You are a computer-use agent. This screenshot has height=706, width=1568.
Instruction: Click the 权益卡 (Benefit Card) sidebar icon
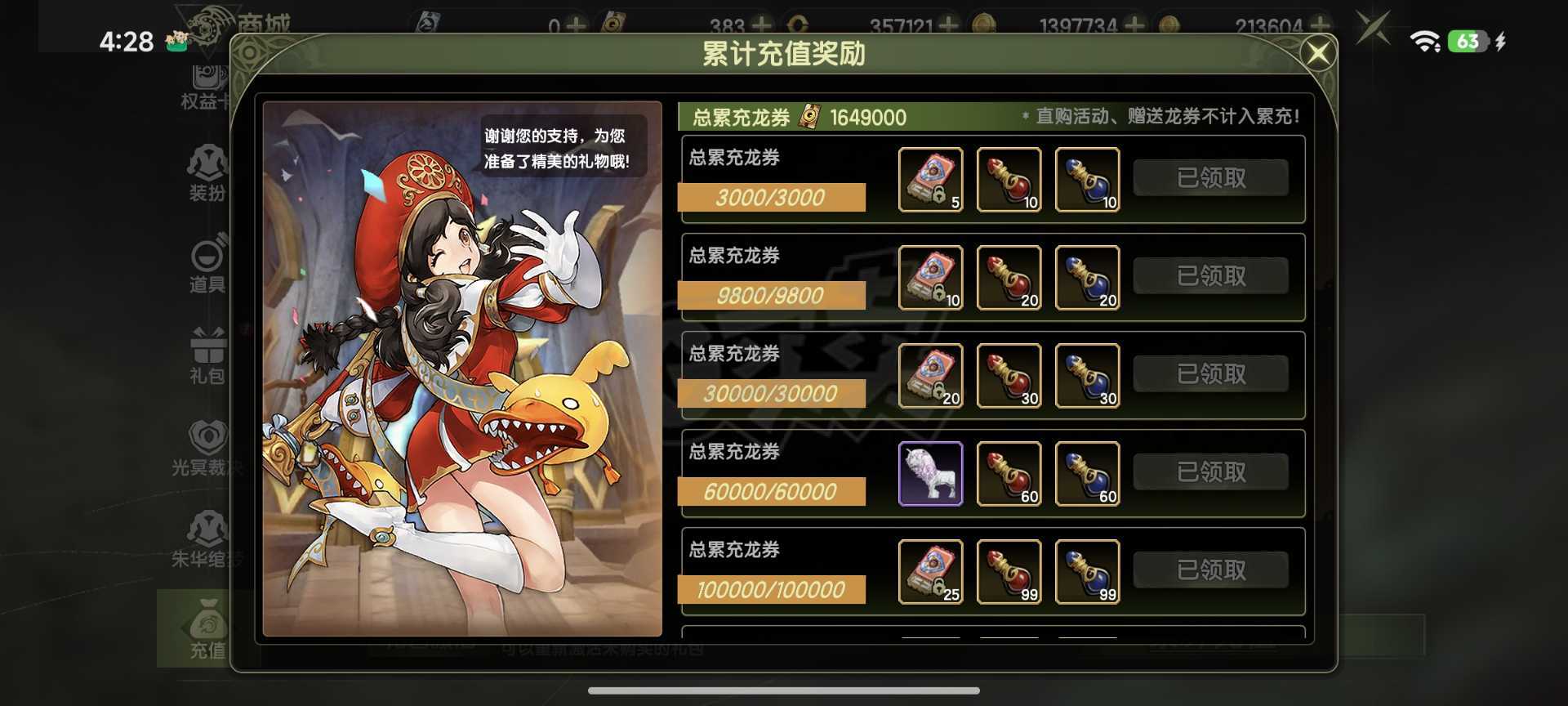point(207,82)
